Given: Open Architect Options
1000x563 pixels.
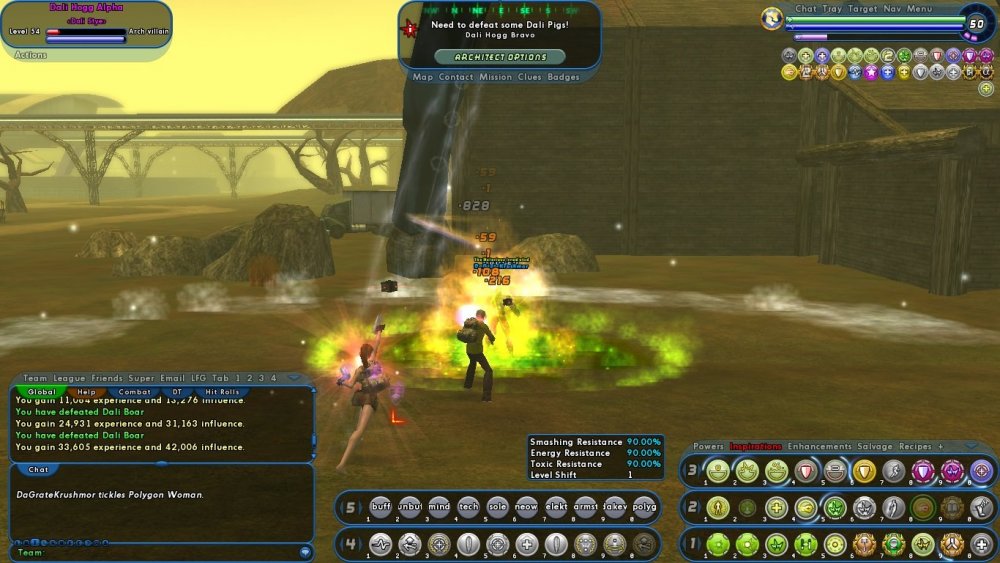Looking at the screenshot, I should pos(500,57).
